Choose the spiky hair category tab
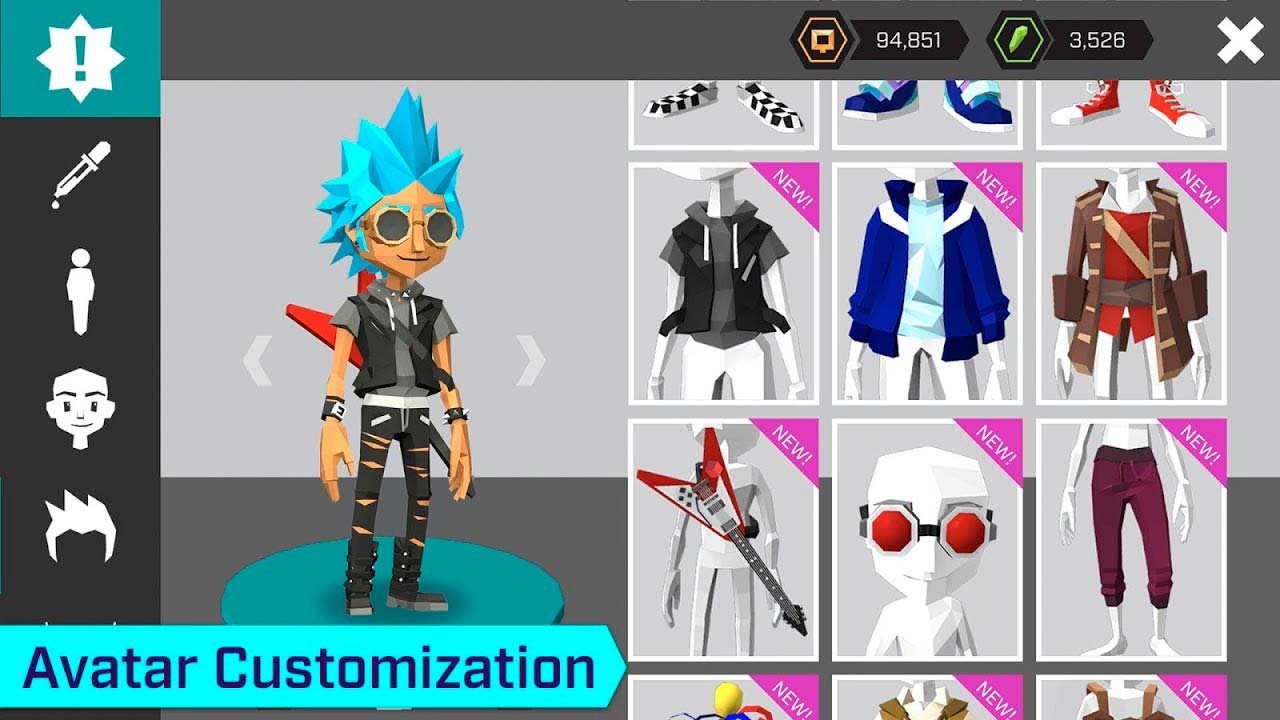This screenshot has width=1280, height=720. [80, 525]
